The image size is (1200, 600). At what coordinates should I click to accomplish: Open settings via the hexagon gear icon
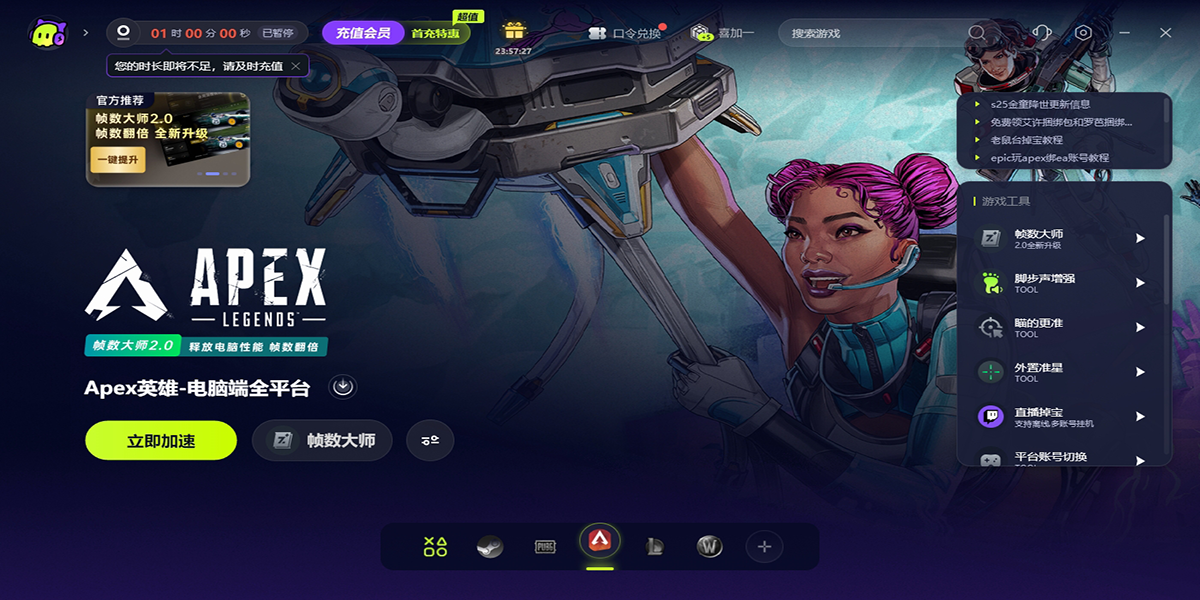(x=1083, y=33)
